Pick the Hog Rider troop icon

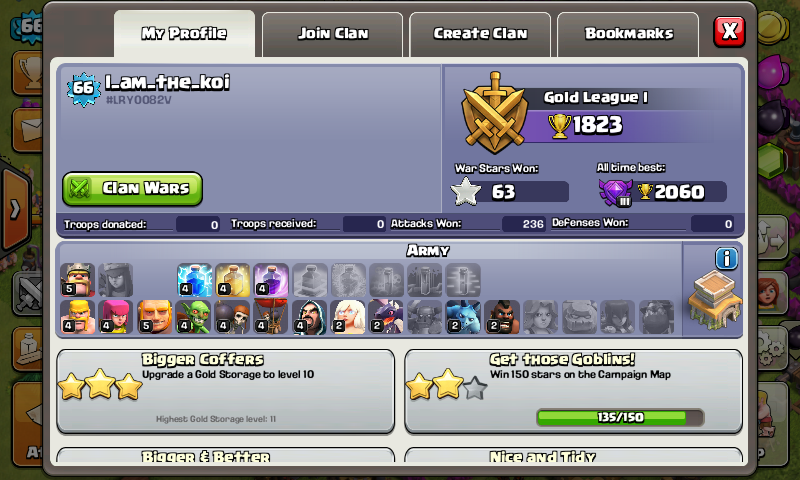click(x=502, y=317)
